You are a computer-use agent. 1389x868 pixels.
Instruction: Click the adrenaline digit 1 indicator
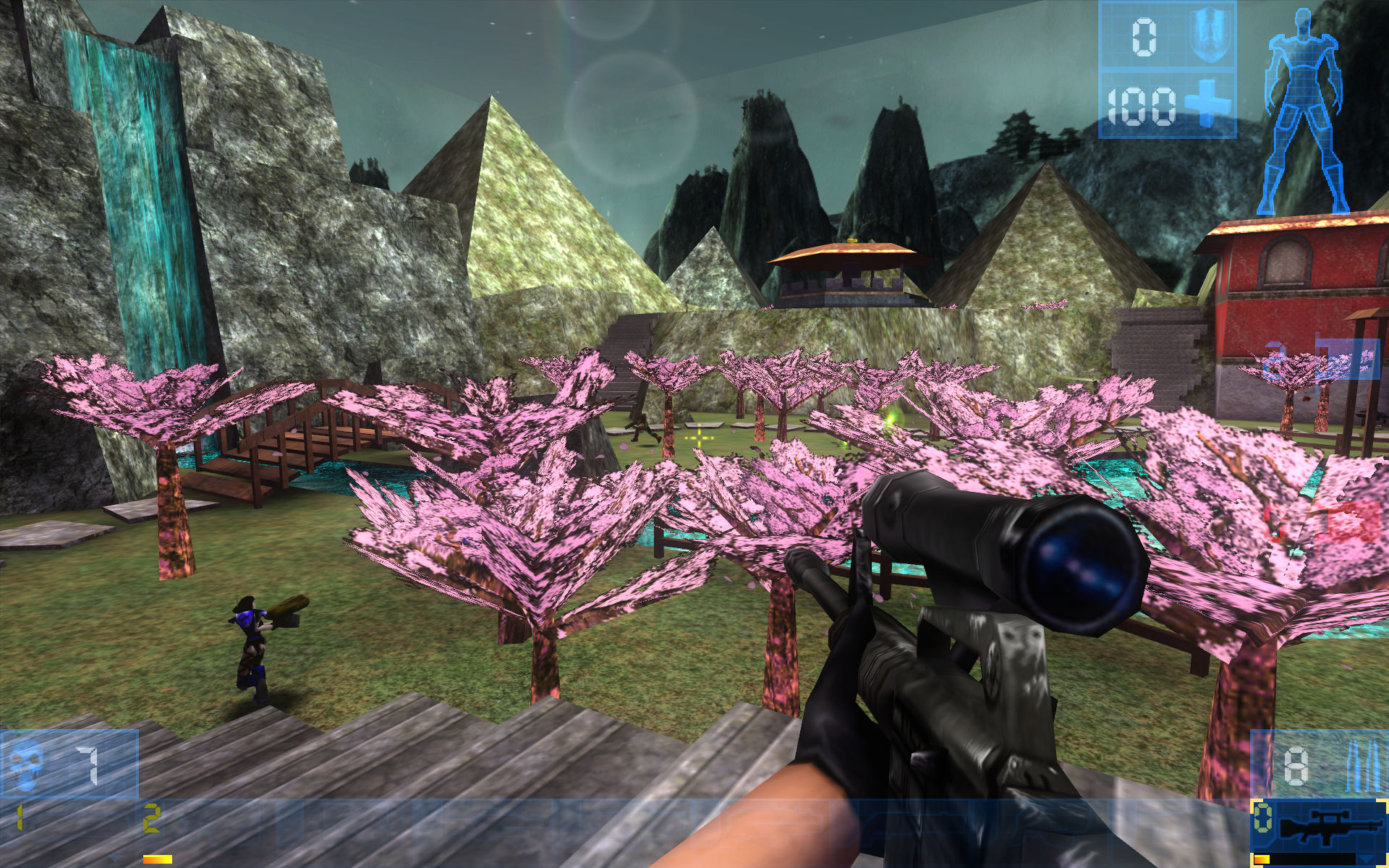coord(19,817)
